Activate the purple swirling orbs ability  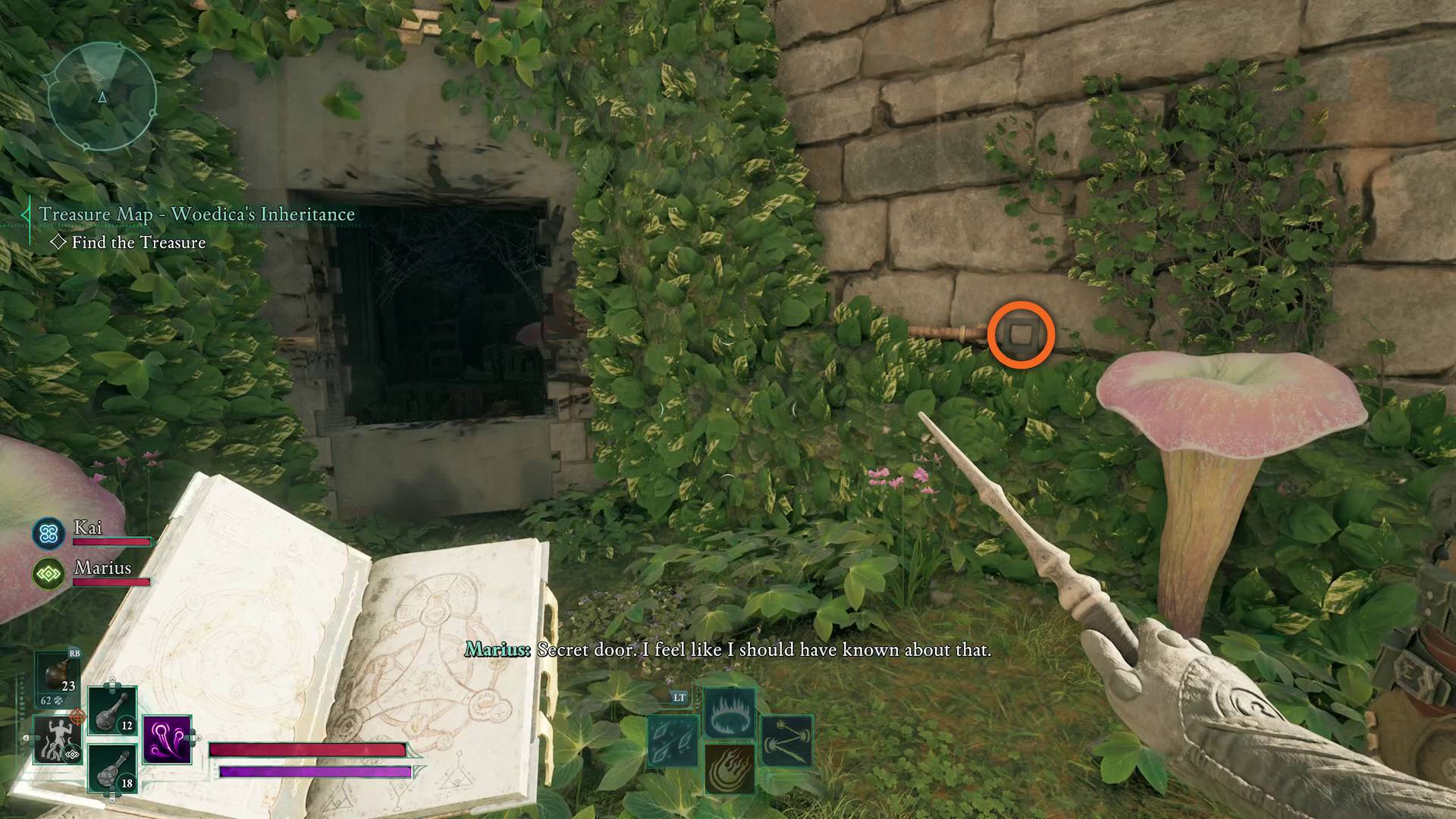166,739
